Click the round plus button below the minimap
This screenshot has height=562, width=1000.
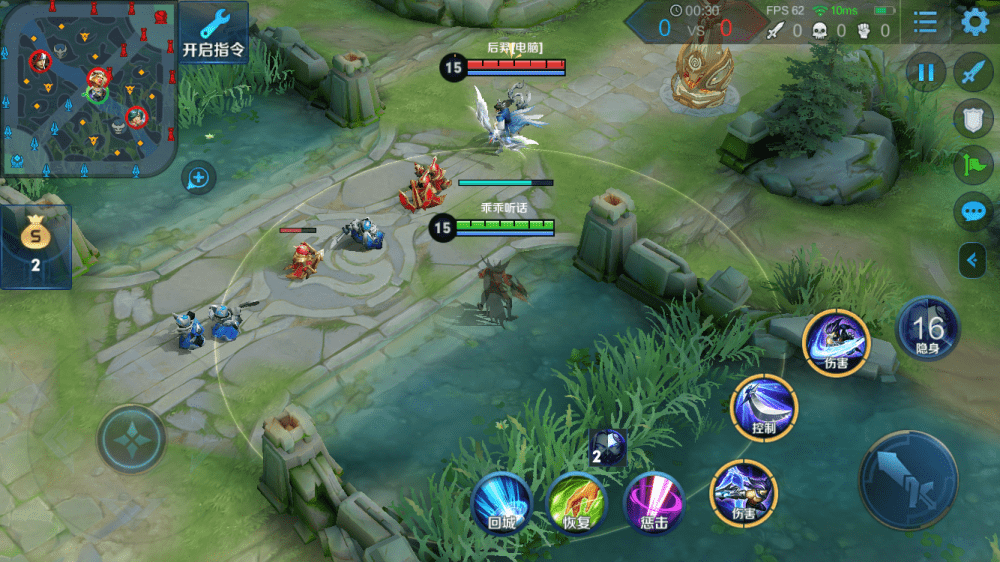199,179
